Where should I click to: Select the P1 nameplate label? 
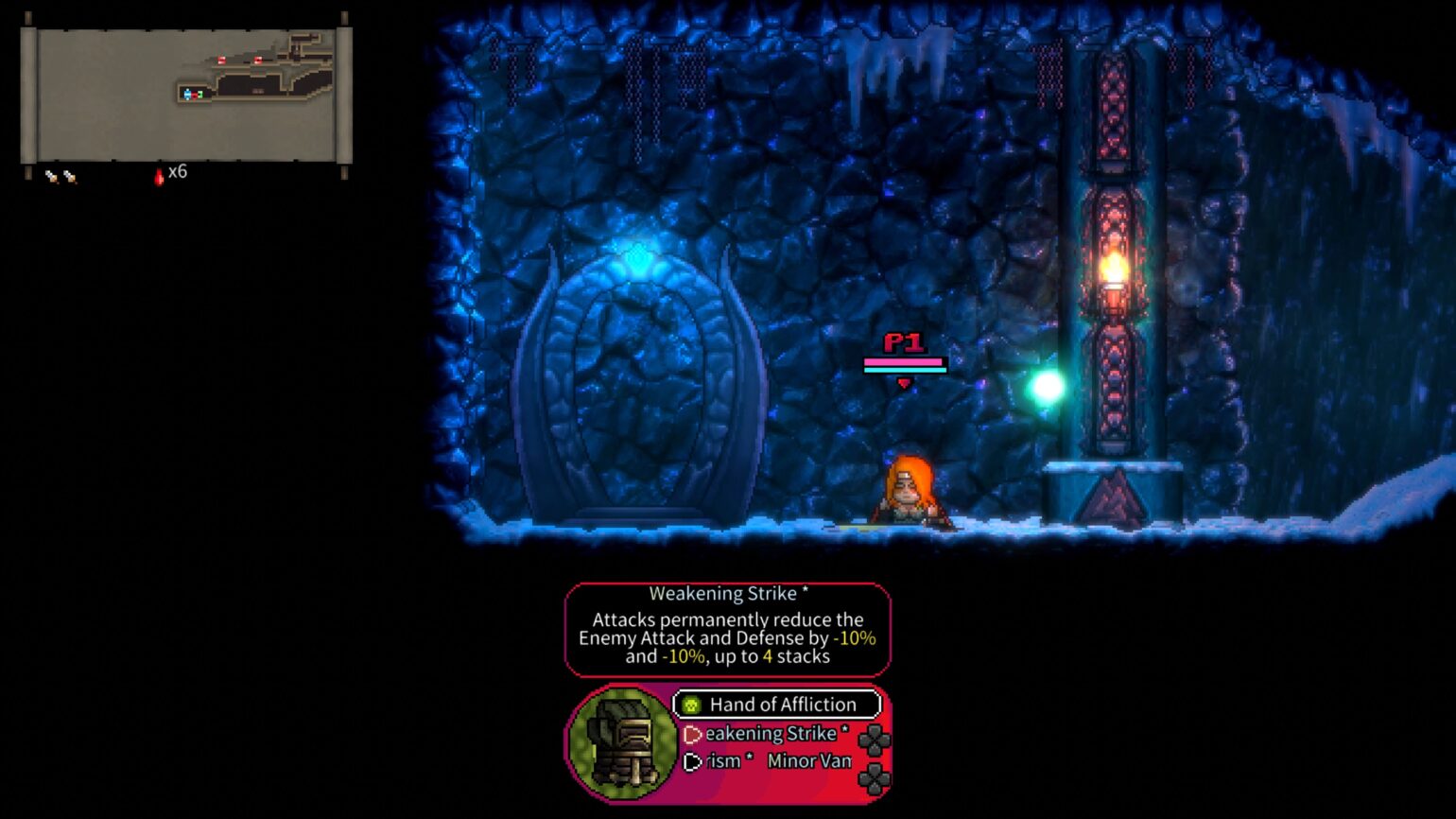pos(905,341)
